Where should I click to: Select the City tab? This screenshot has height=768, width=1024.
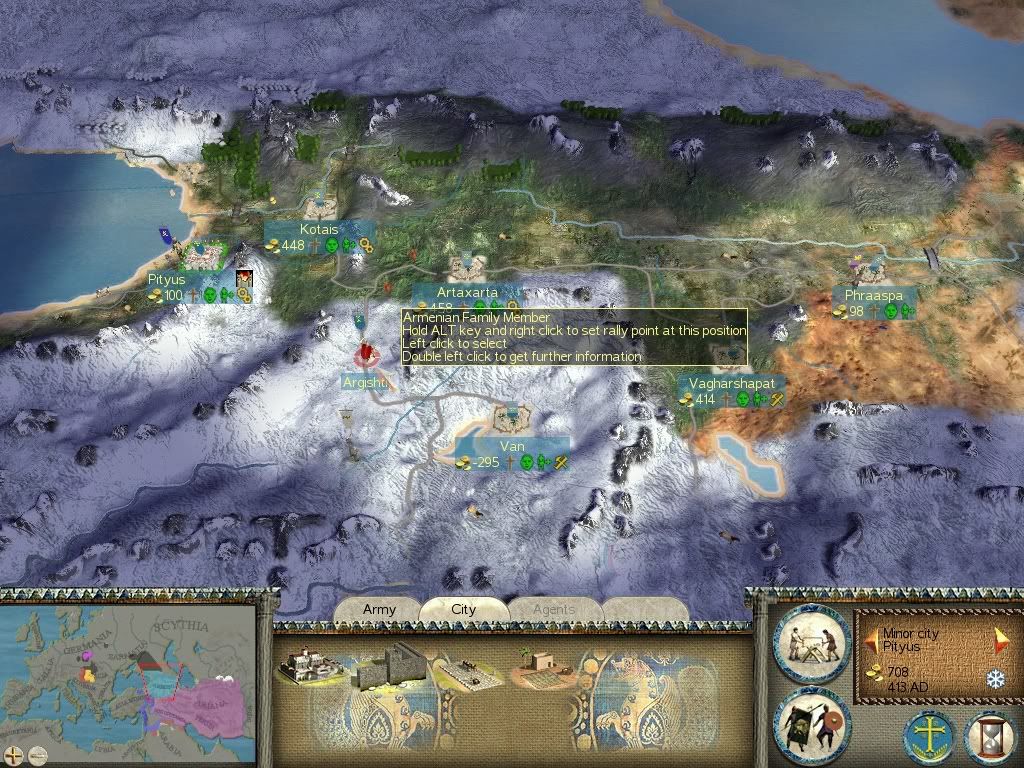coord(463,609)
